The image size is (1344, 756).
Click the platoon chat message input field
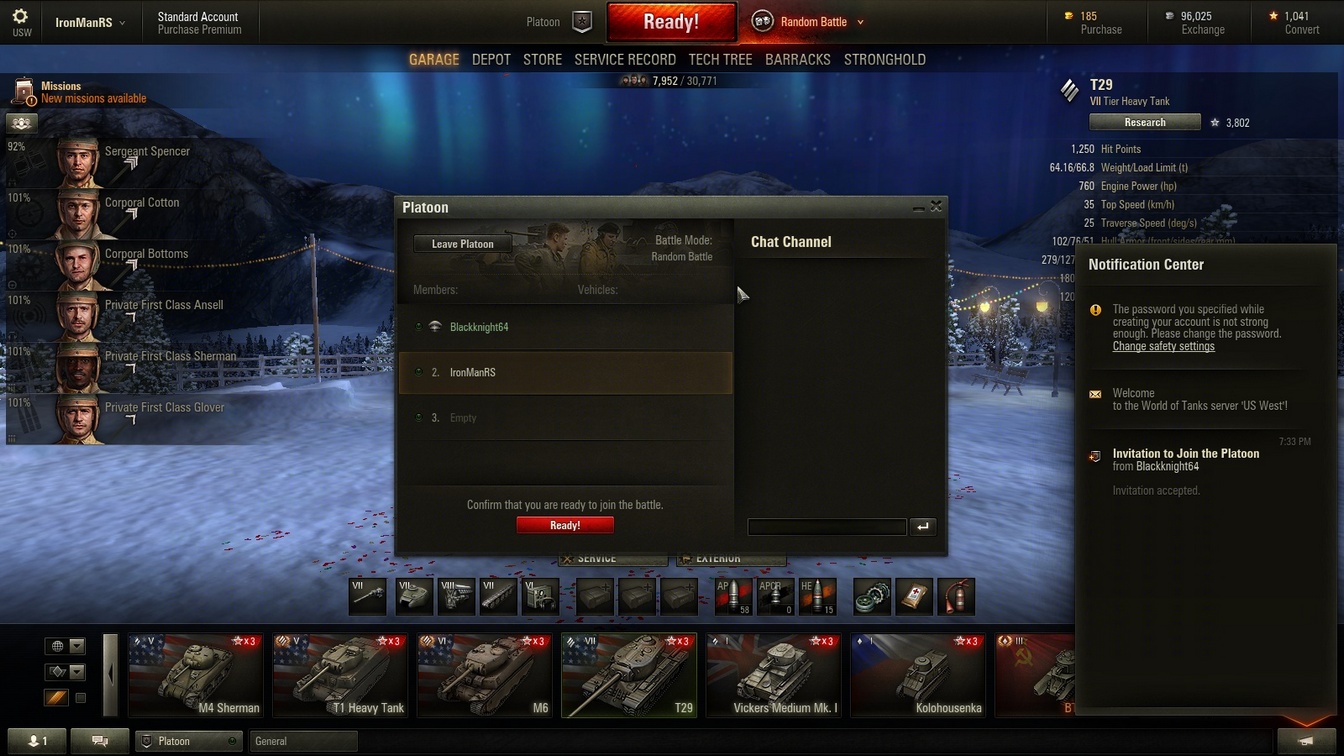click(x=827, y=527)
